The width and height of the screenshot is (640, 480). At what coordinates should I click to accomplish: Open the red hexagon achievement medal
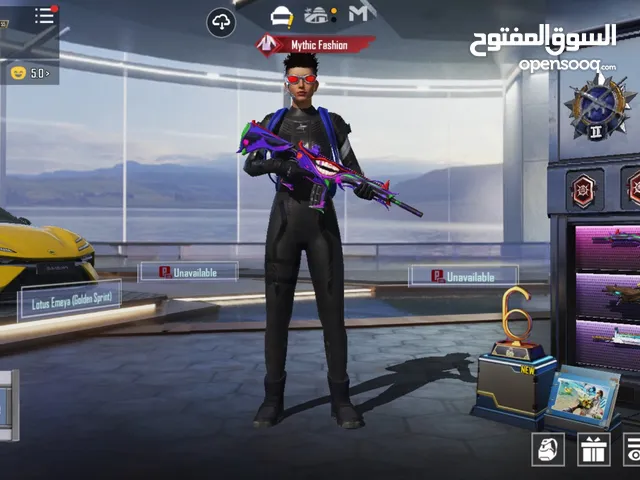click(582, 188)
